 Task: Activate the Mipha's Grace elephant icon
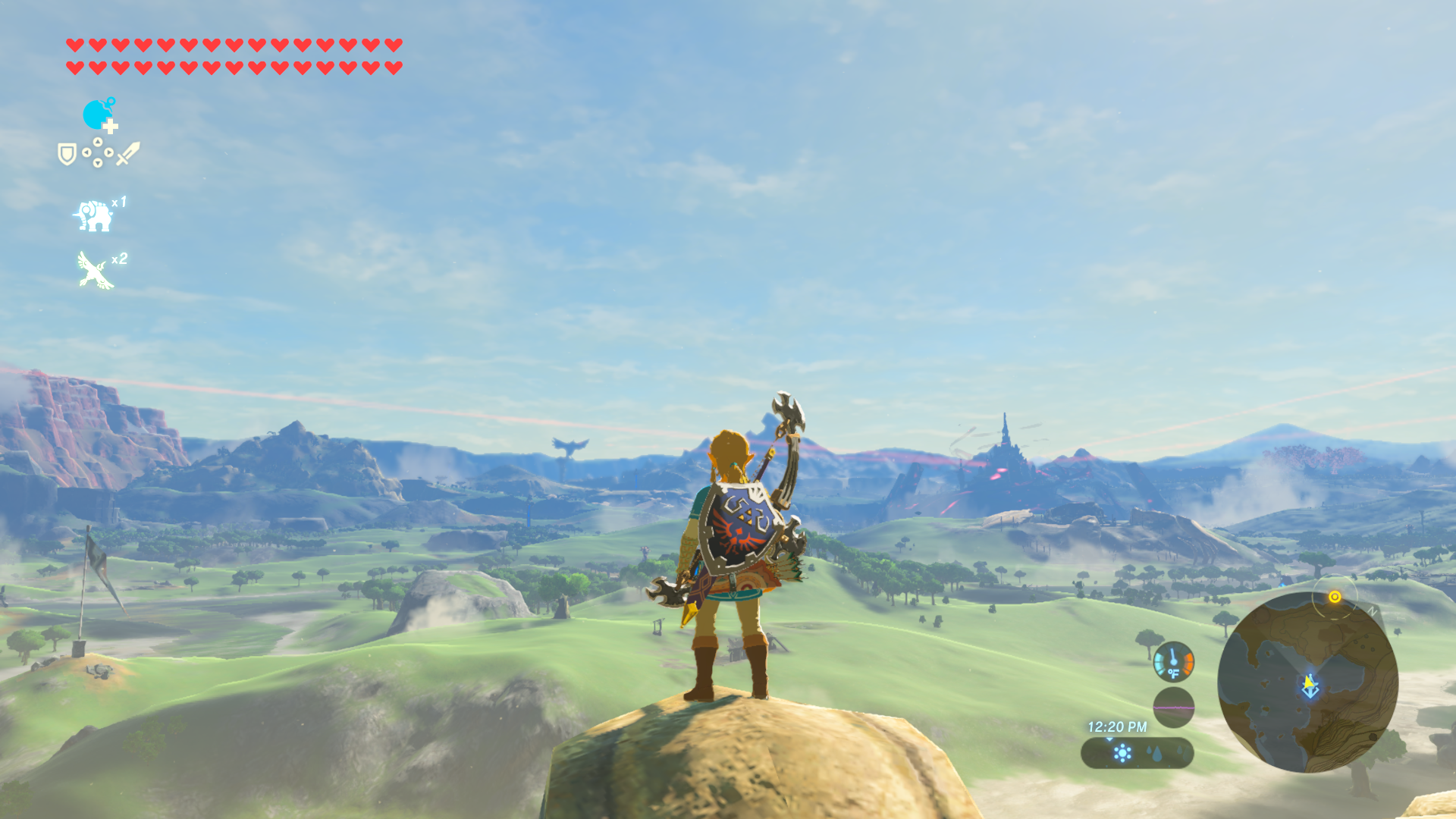click(x=94, y=215)
